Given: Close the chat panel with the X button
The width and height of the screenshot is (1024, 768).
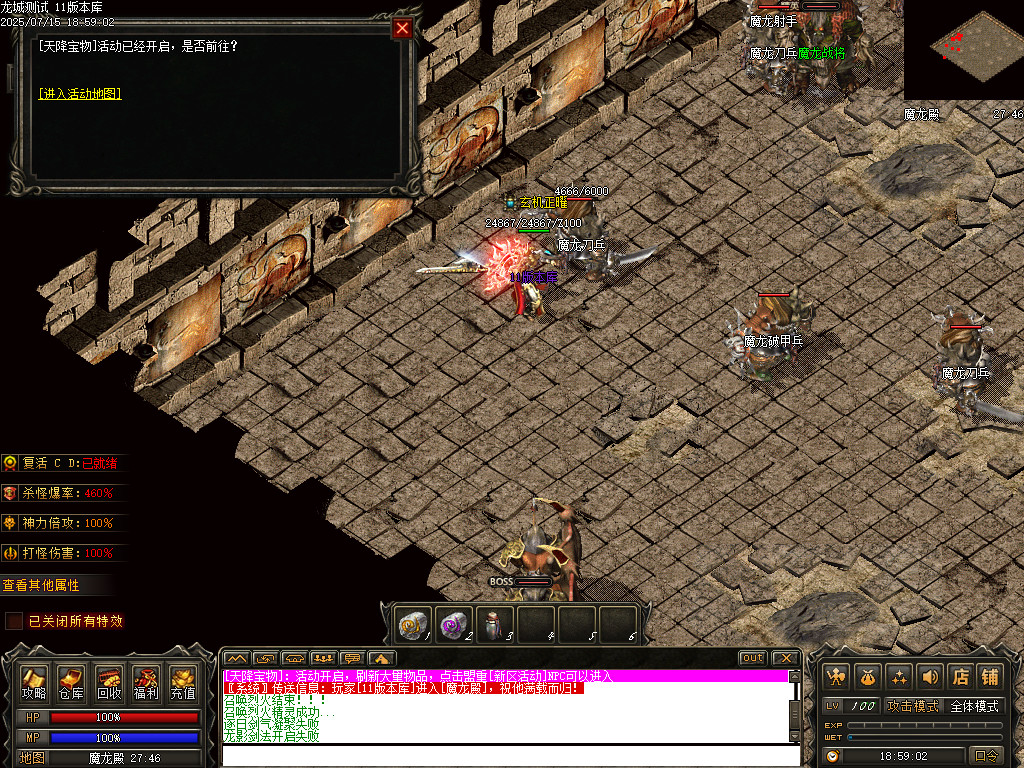Looking at the screenshot, I should pos(785,658).
